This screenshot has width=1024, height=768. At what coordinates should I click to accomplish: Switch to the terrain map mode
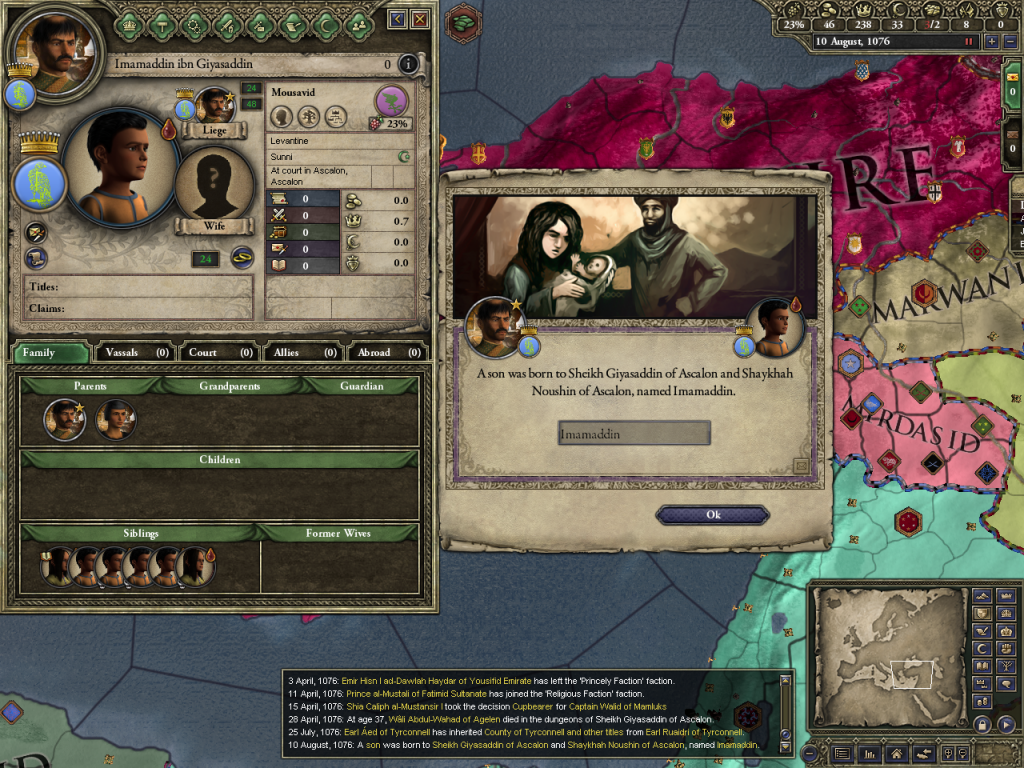coord(983,596)
